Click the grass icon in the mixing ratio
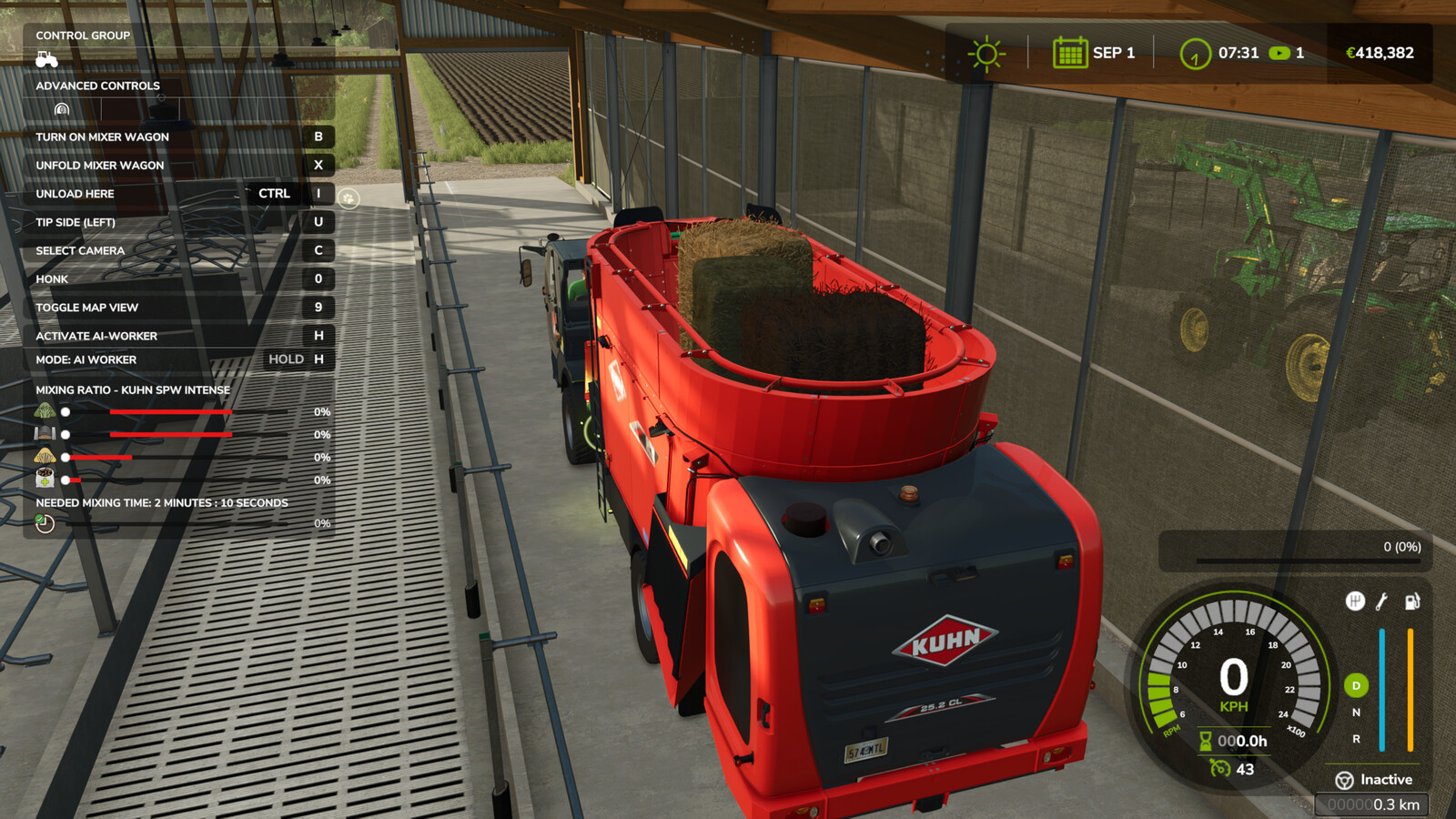 [45, 410]
